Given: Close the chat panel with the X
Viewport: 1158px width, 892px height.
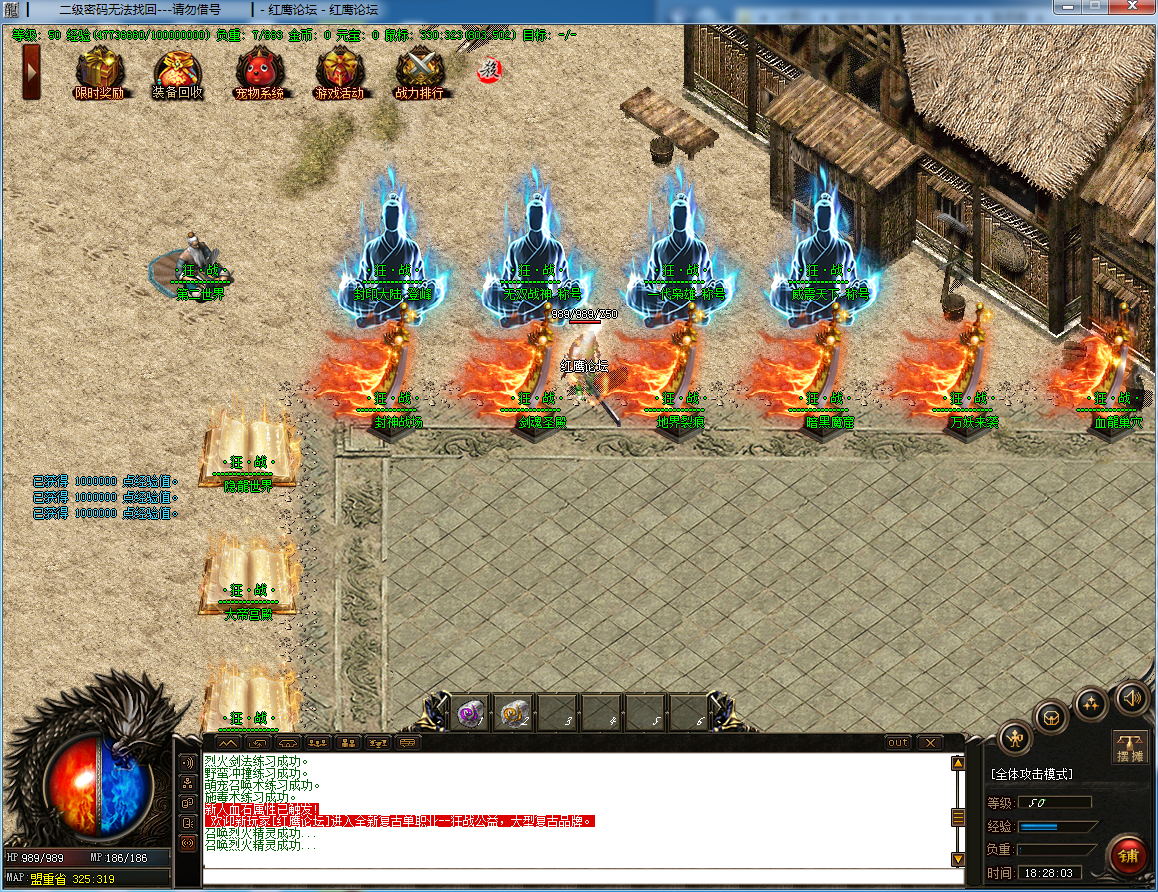Looking at the screenshot, I should [x=929, y=742].
